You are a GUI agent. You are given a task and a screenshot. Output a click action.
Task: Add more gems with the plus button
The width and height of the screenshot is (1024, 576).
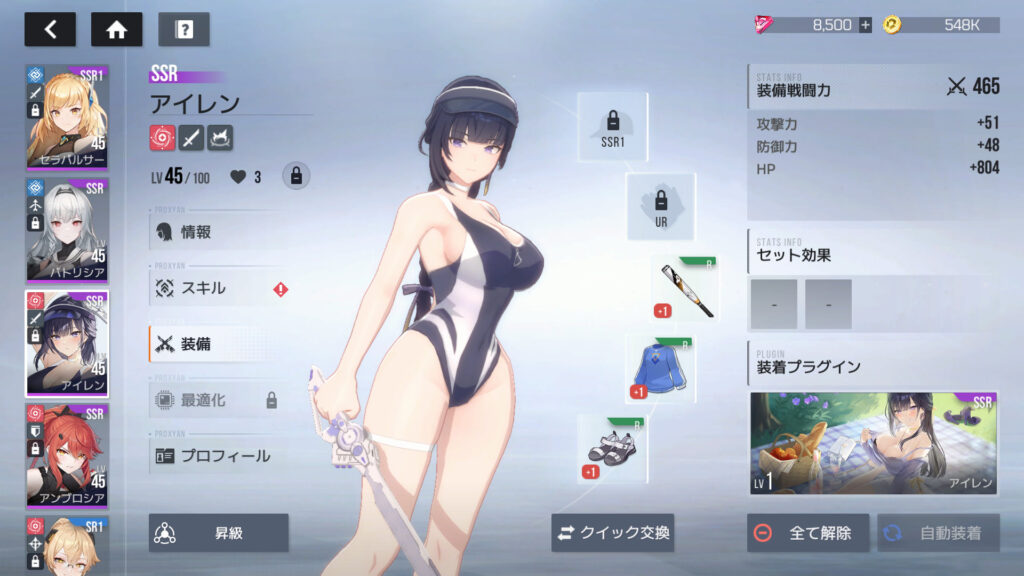[865, 25]
